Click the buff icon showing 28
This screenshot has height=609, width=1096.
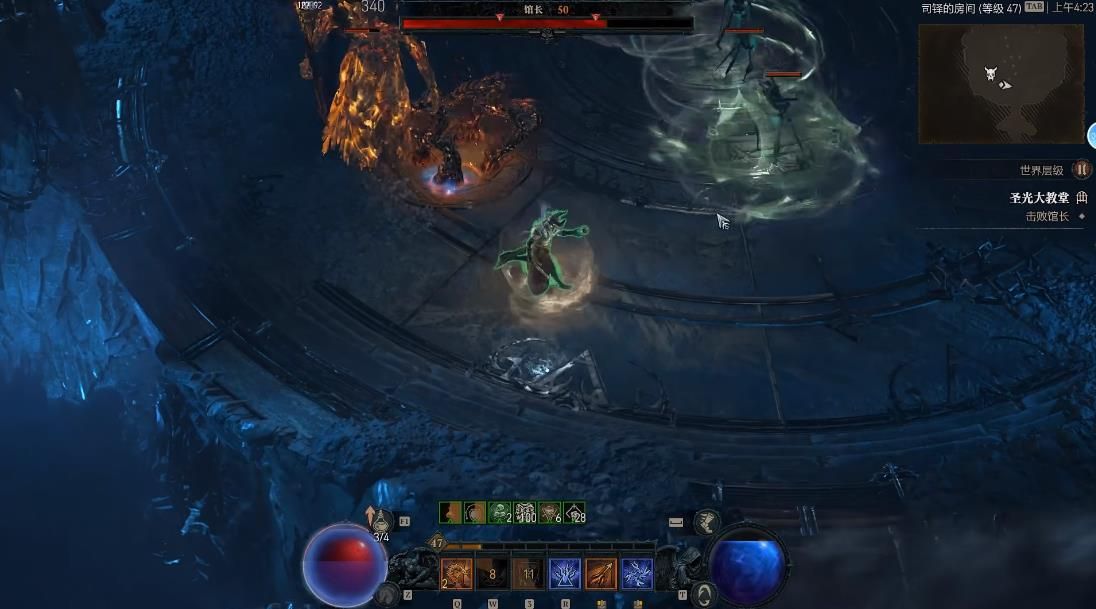click(574, 513)
